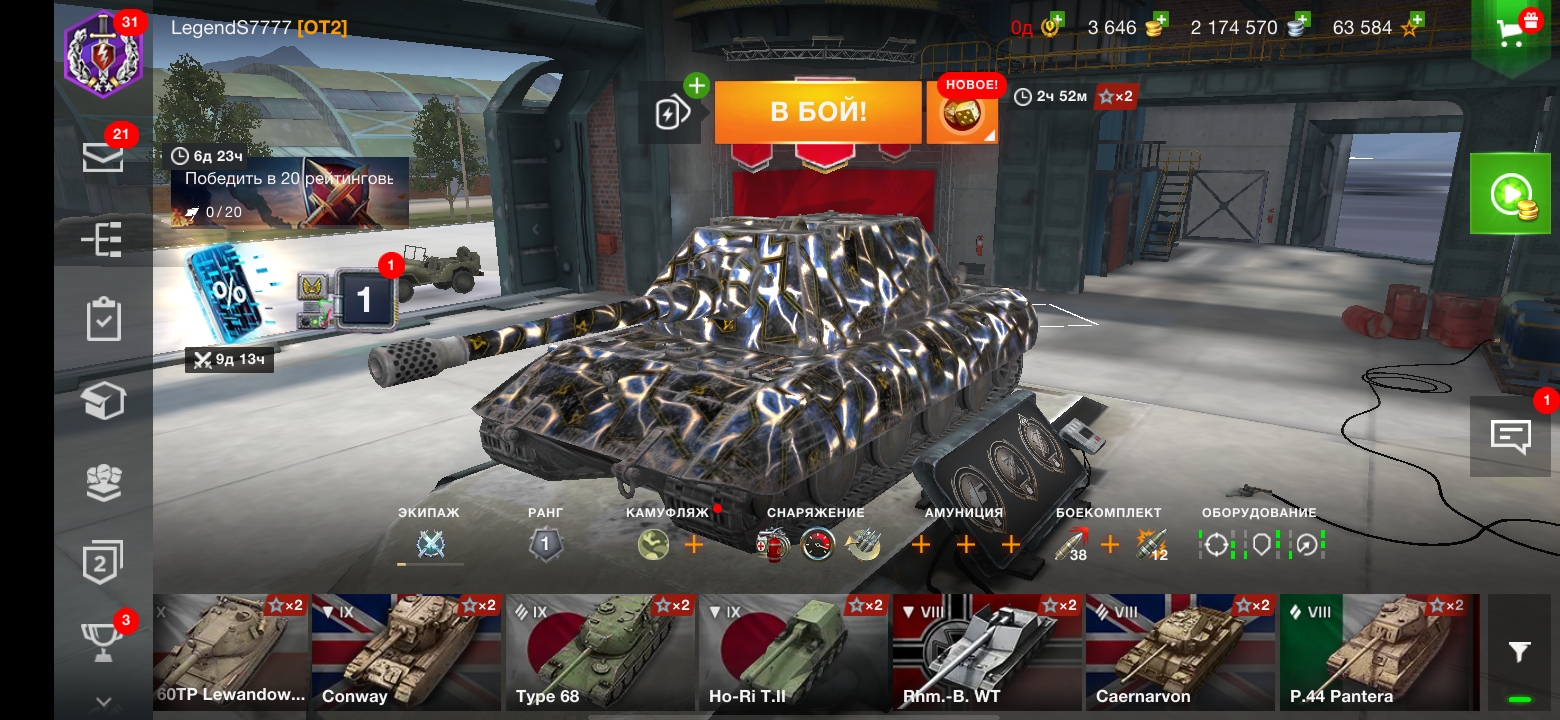Choose the P.44 Pantera tank
Image resolution: width=1560 pixels, height=720 pixels.
pyautogui.click(x=1376, y=652)
